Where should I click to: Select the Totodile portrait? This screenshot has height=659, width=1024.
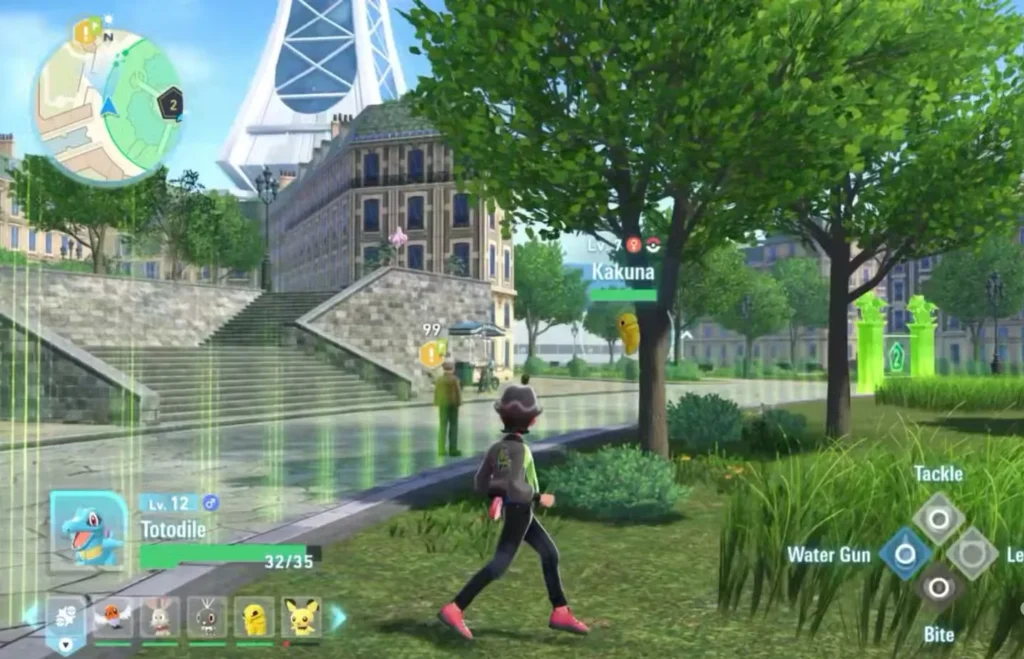(89, 531)
